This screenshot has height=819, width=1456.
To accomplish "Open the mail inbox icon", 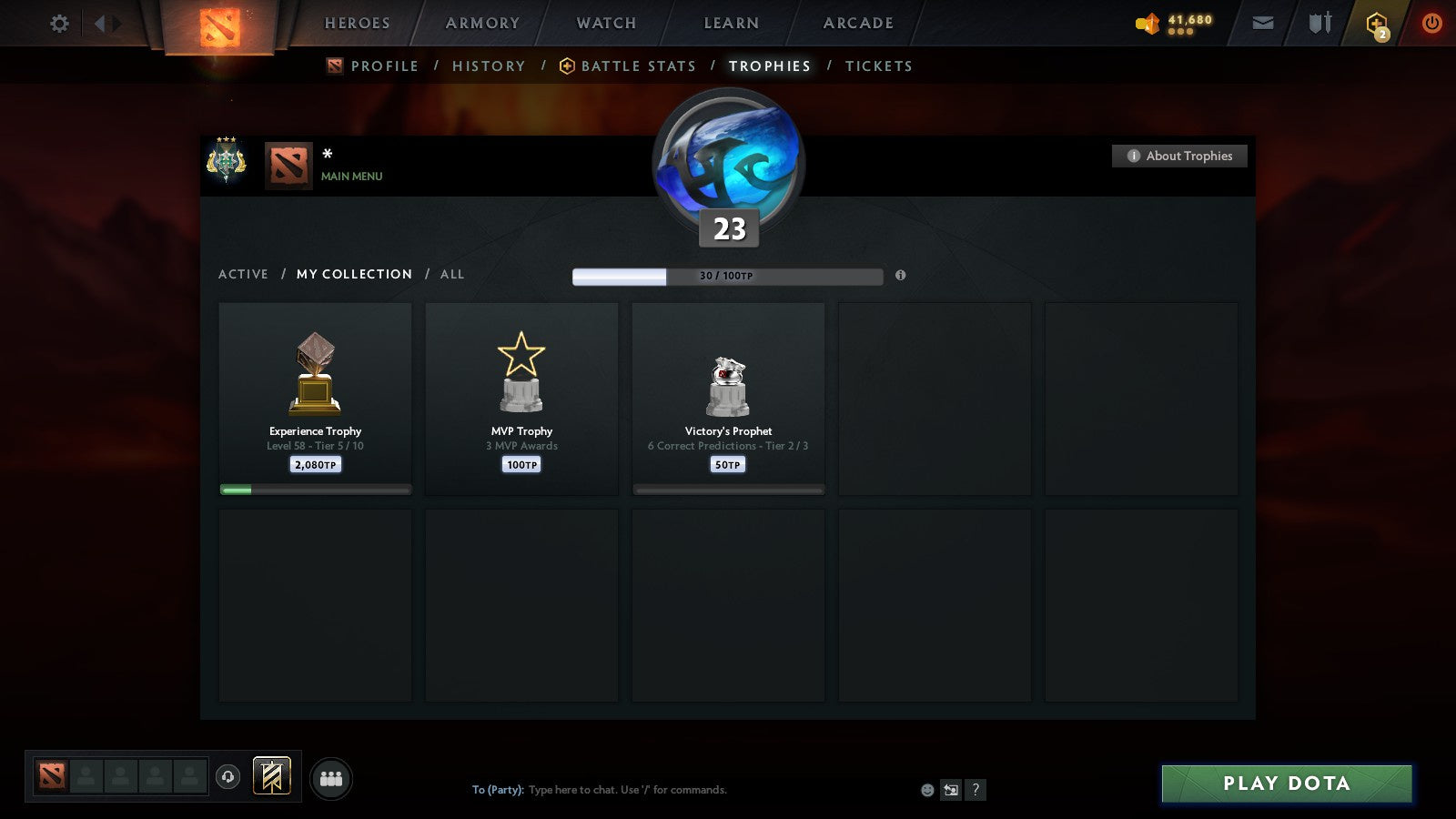I will point(1262,23).
